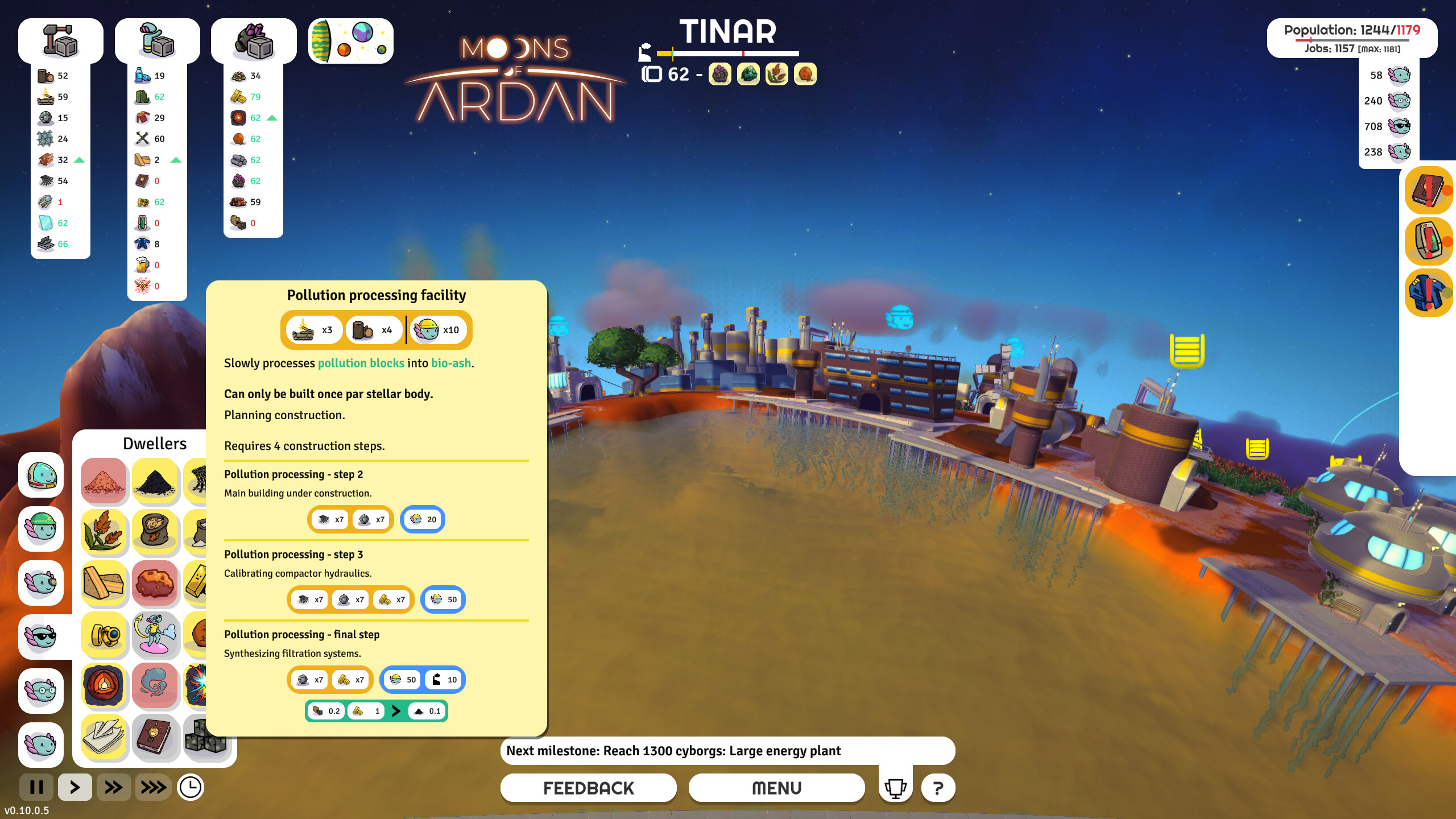Open the help question mark button
1456x819 pixels.
pyautogui.click(x=938, y=788)
